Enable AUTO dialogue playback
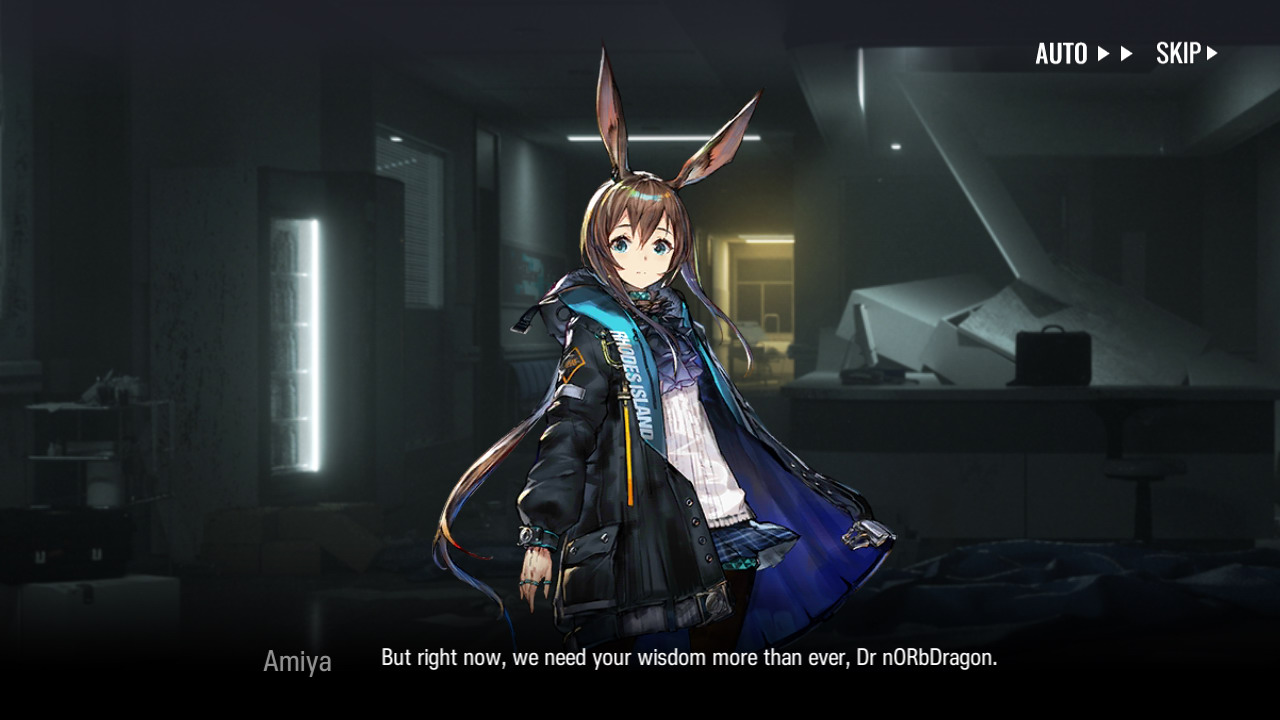Image resolution: width=1280 pixels, height=720 pixels. coord(1083,54)
